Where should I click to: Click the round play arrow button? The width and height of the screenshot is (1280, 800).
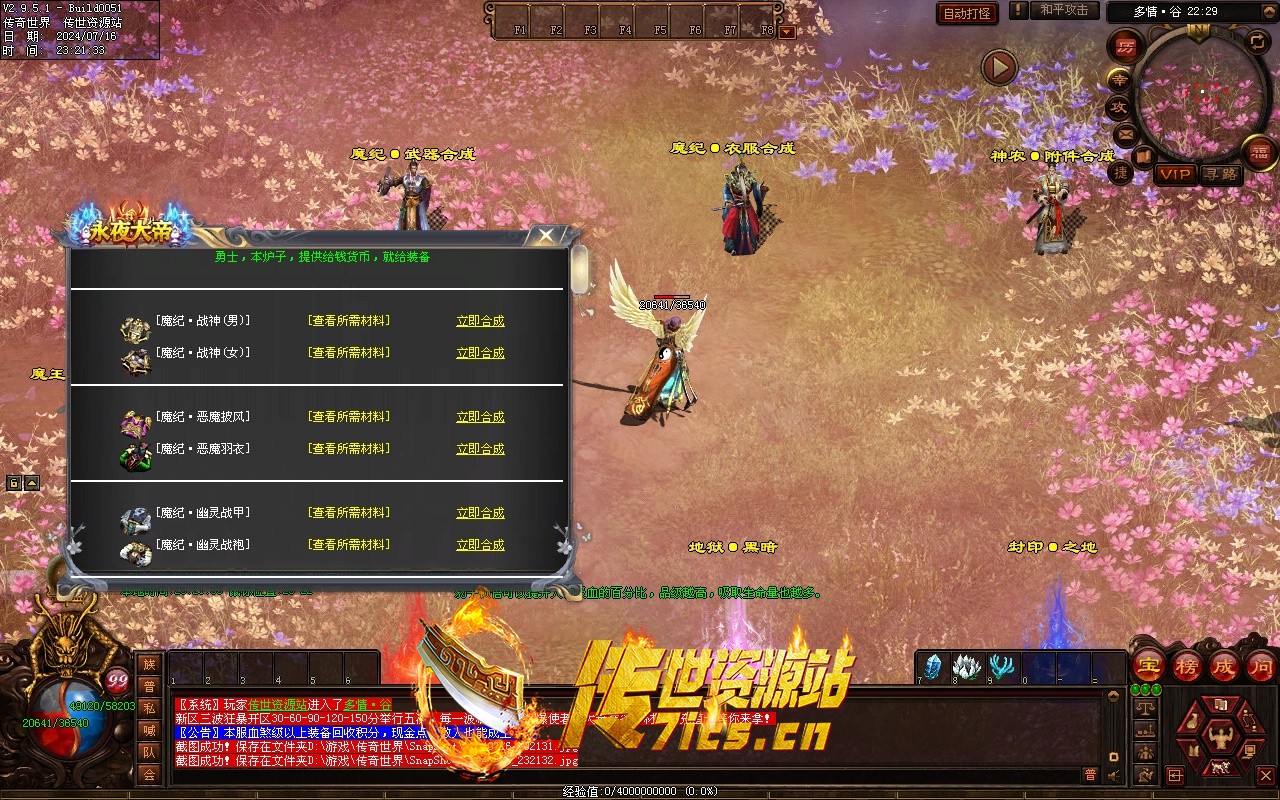tap(998, 68)
